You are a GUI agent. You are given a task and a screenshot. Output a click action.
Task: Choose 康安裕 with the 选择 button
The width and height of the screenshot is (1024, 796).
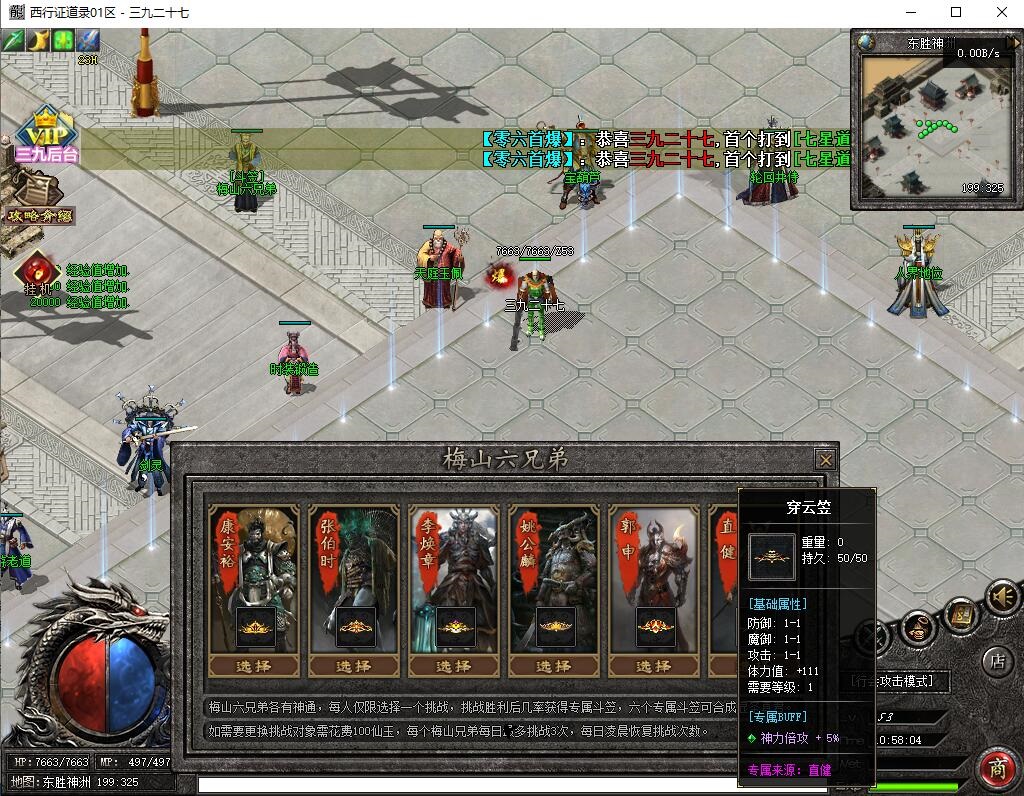point(253,666)
